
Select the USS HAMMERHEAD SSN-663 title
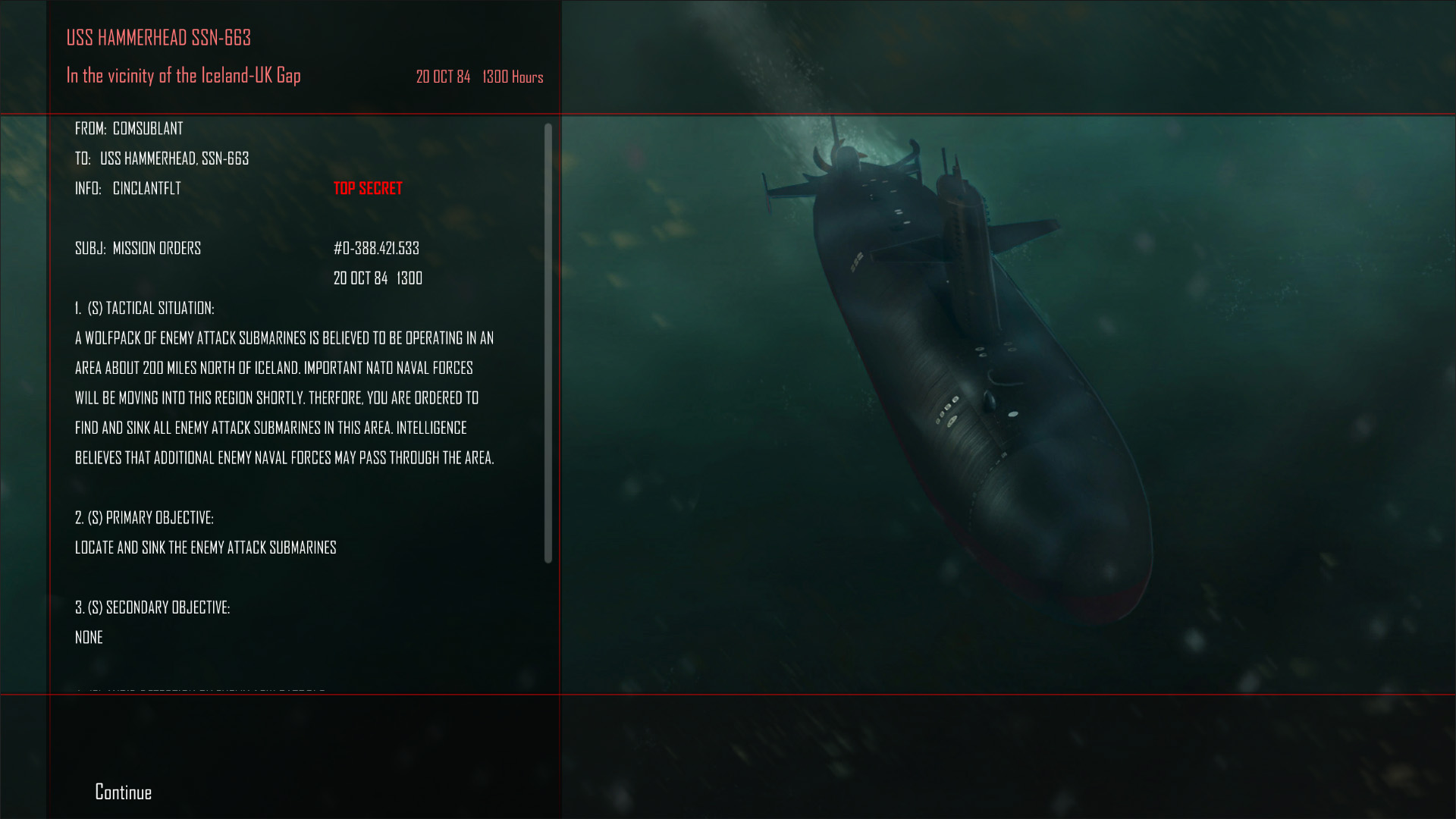pos(160,38)
